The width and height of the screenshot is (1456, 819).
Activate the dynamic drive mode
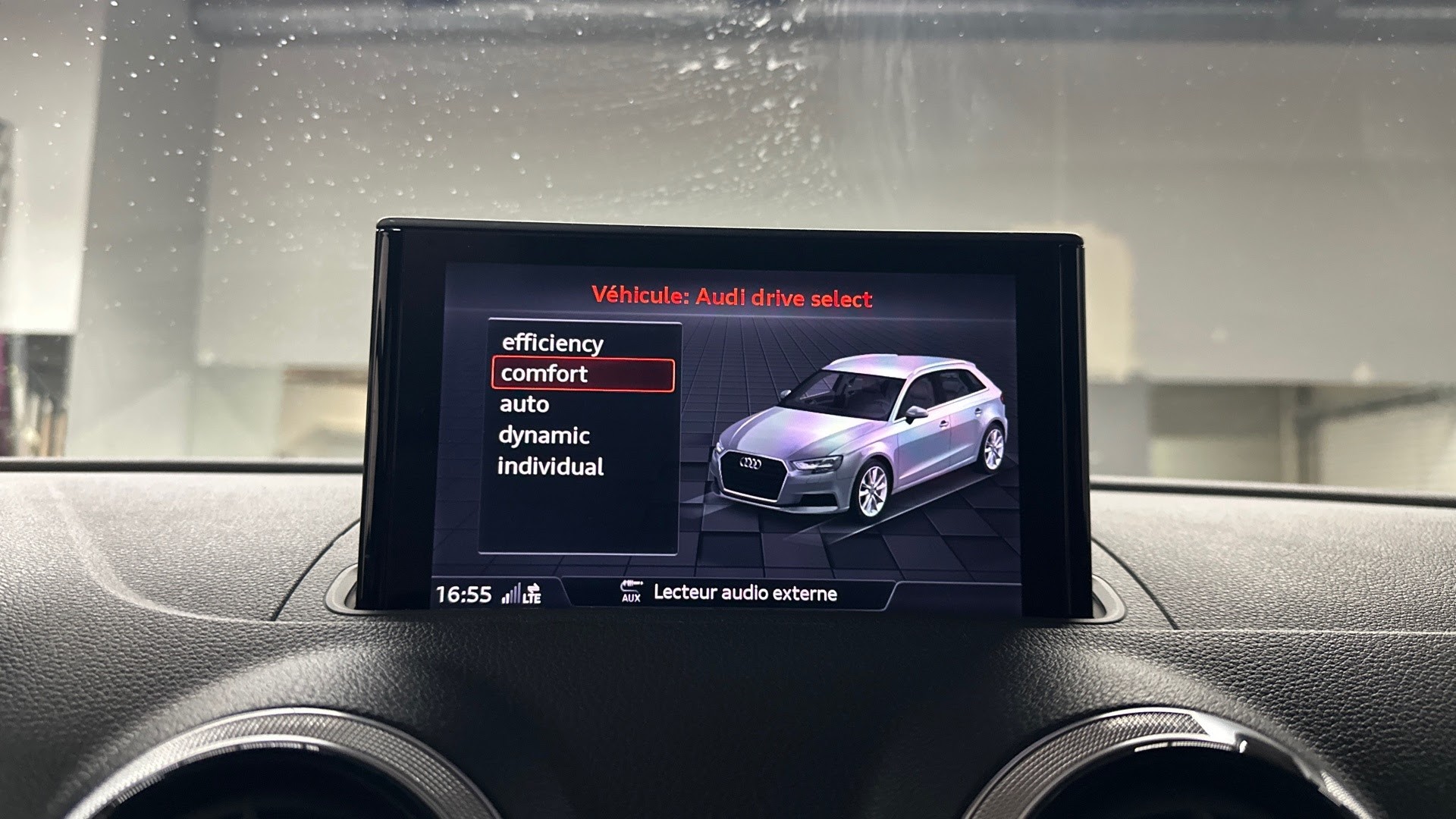coord(544,436)
